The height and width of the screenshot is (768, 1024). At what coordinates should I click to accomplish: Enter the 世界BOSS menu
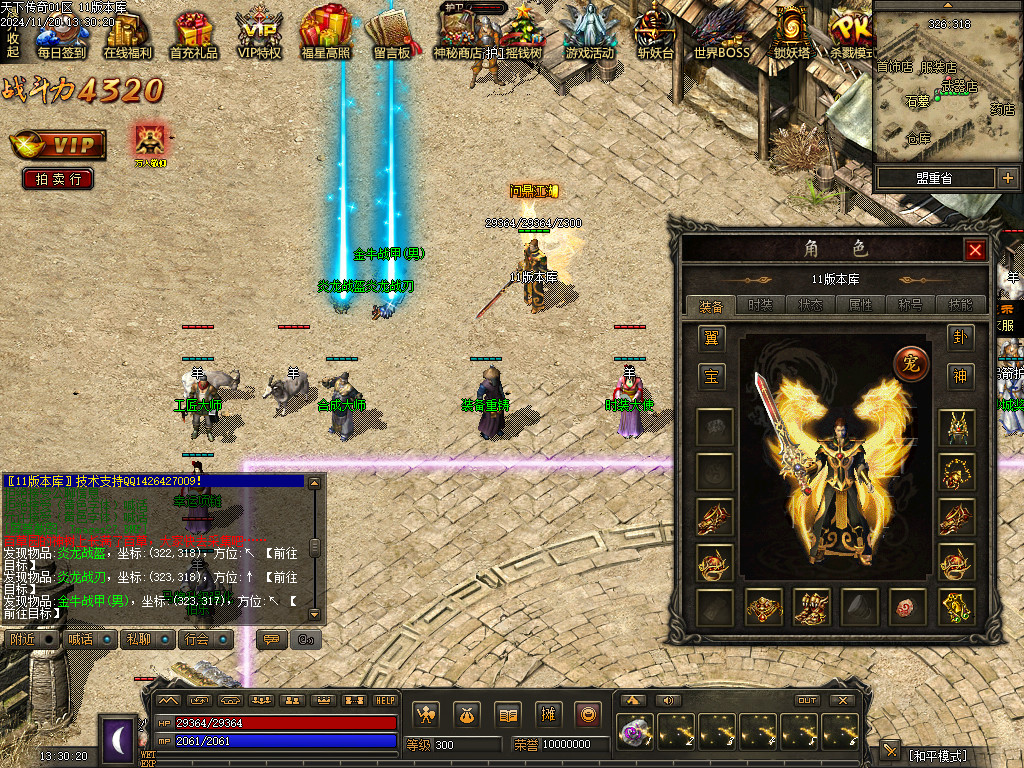[x=721, y=33]
